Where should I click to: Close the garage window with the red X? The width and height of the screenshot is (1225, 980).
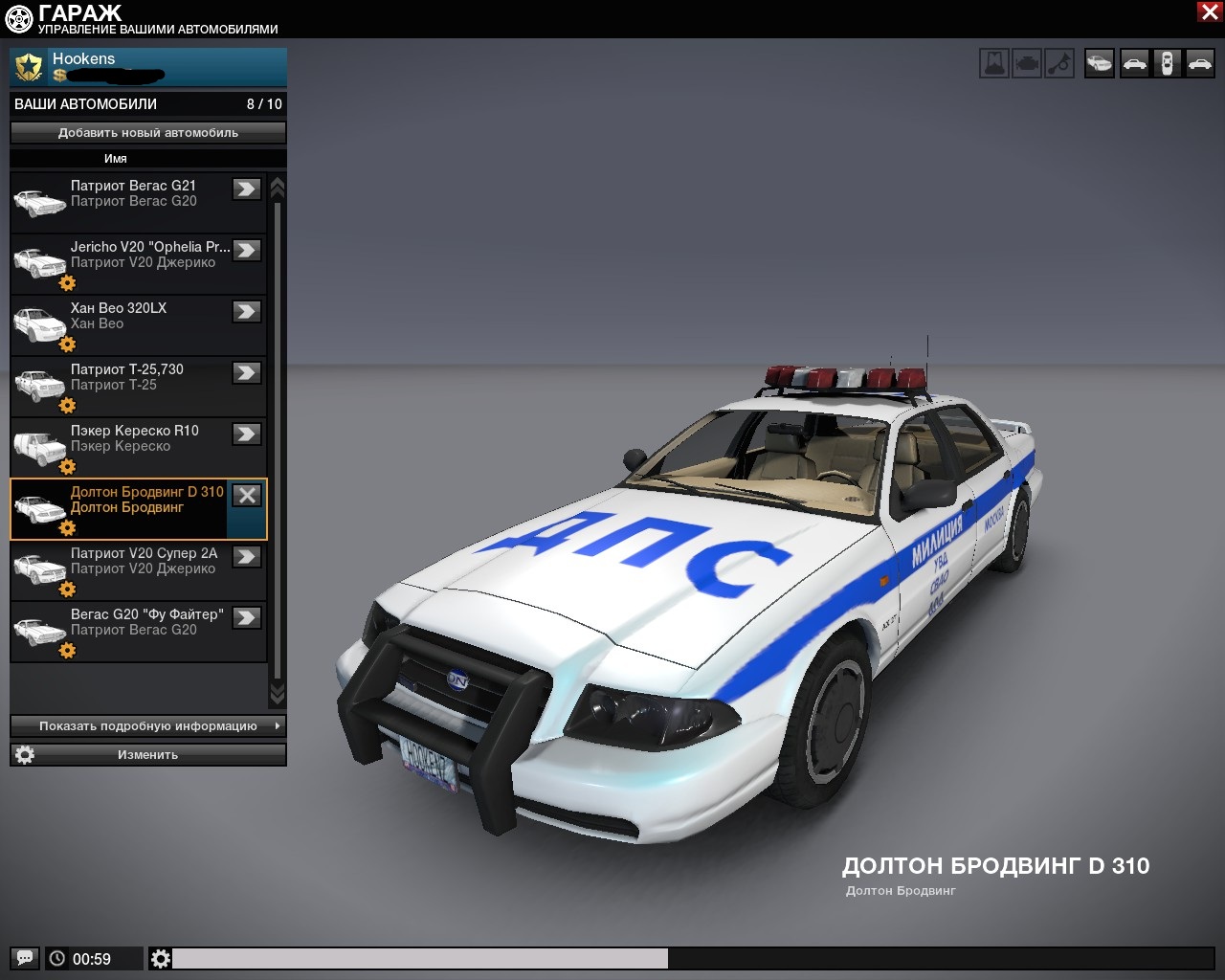[x=1209, y=11]
